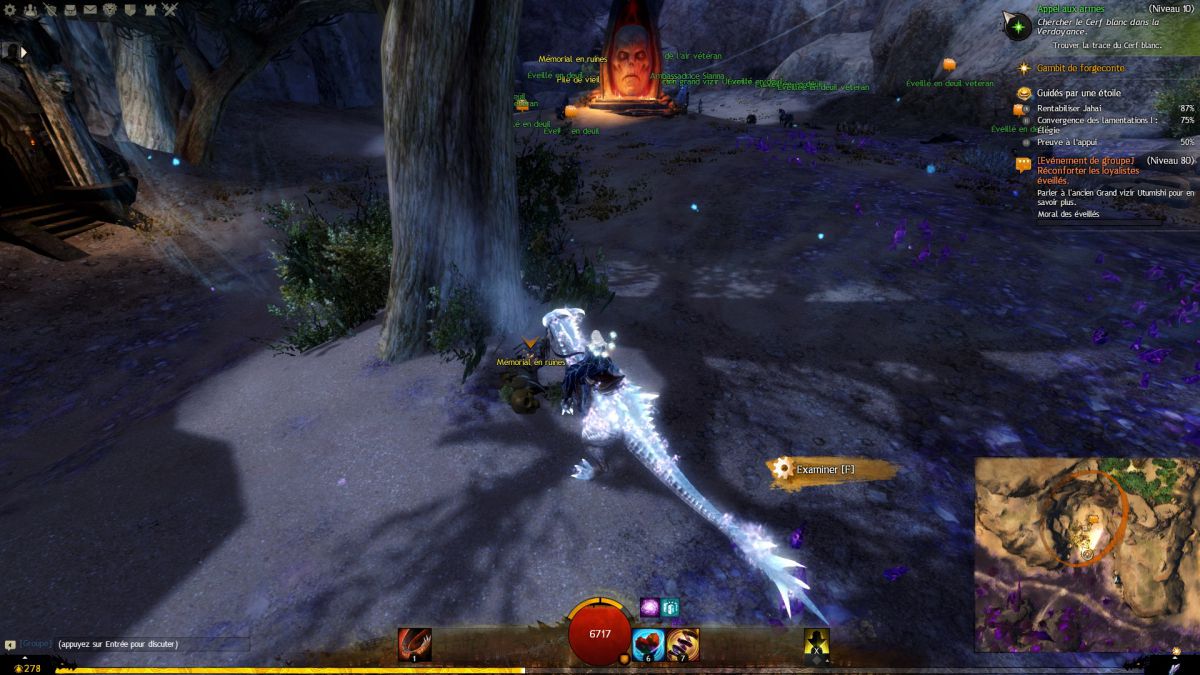
Task: Activate the golden spring skill in slot 7
Action: pos(684,644)
